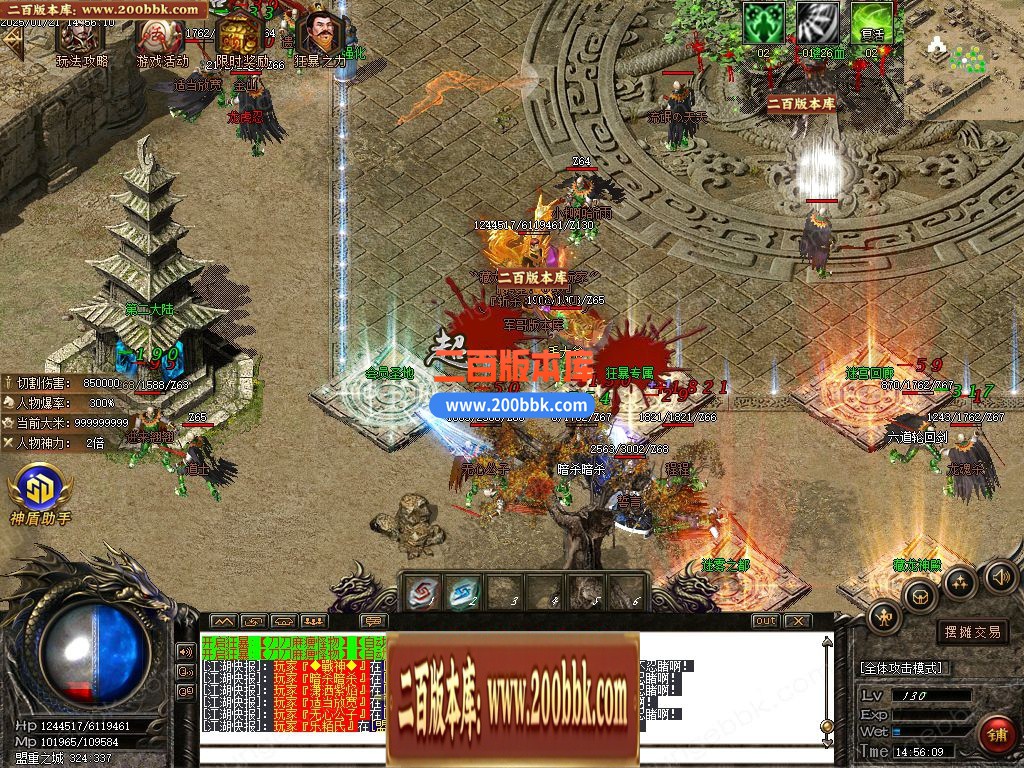Select the green winged figure buff icon

[x=763, y=24]
